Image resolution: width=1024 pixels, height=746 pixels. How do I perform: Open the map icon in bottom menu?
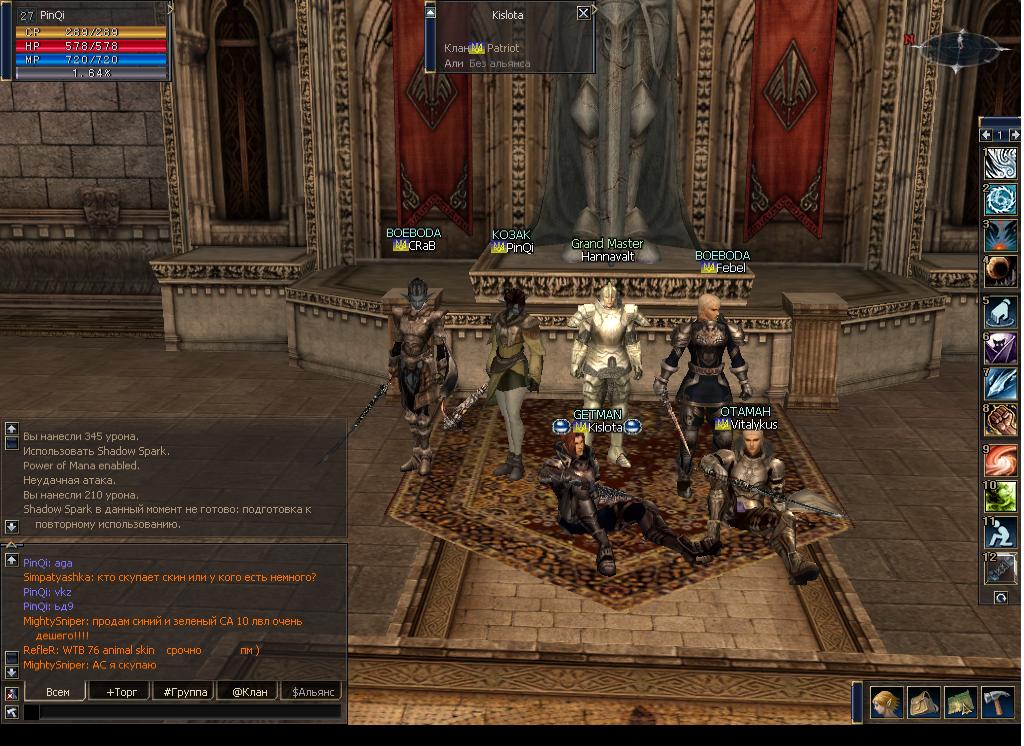(x=961, y=702)
